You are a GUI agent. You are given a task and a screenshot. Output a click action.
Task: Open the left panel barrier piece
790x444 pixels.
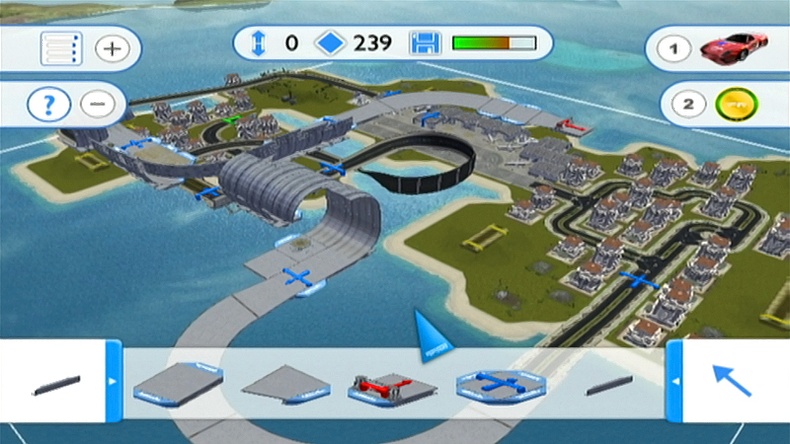pos(59,384)
